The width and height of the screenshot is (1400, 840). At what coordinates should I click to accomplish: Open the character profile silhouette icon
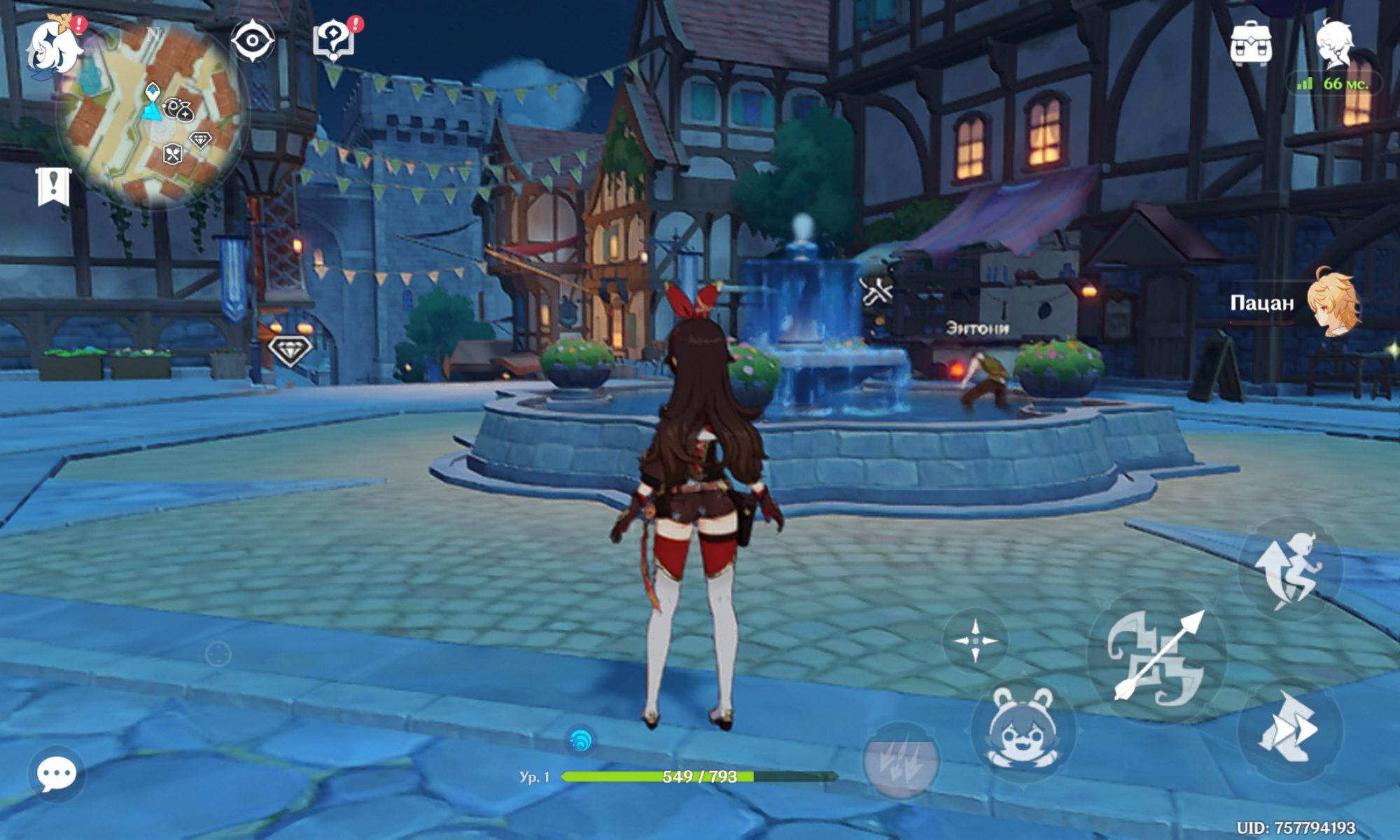coord(1335,43)
